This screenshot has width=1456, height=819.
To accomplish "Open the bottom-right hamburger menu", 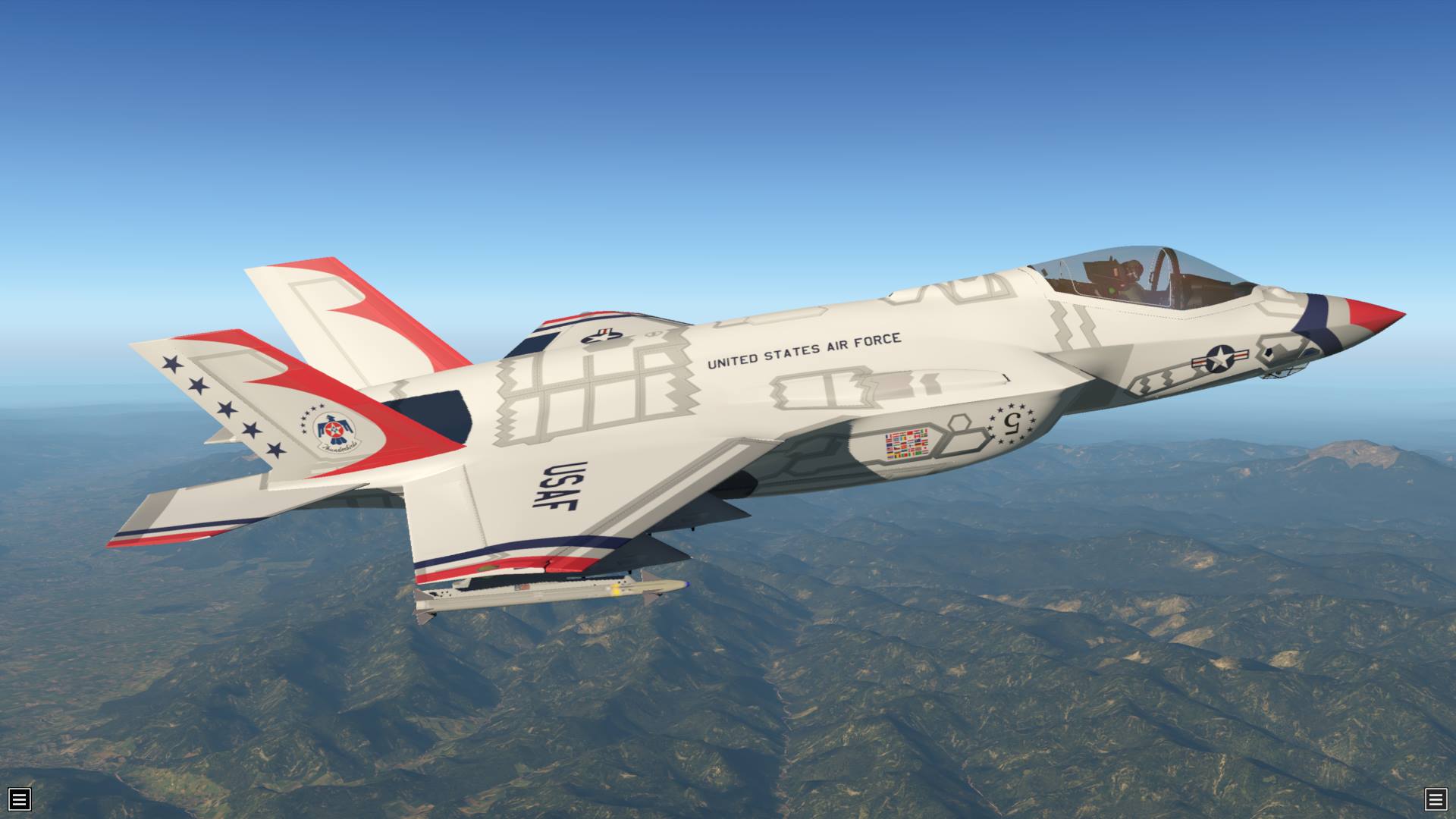I will coord(1435,799).
